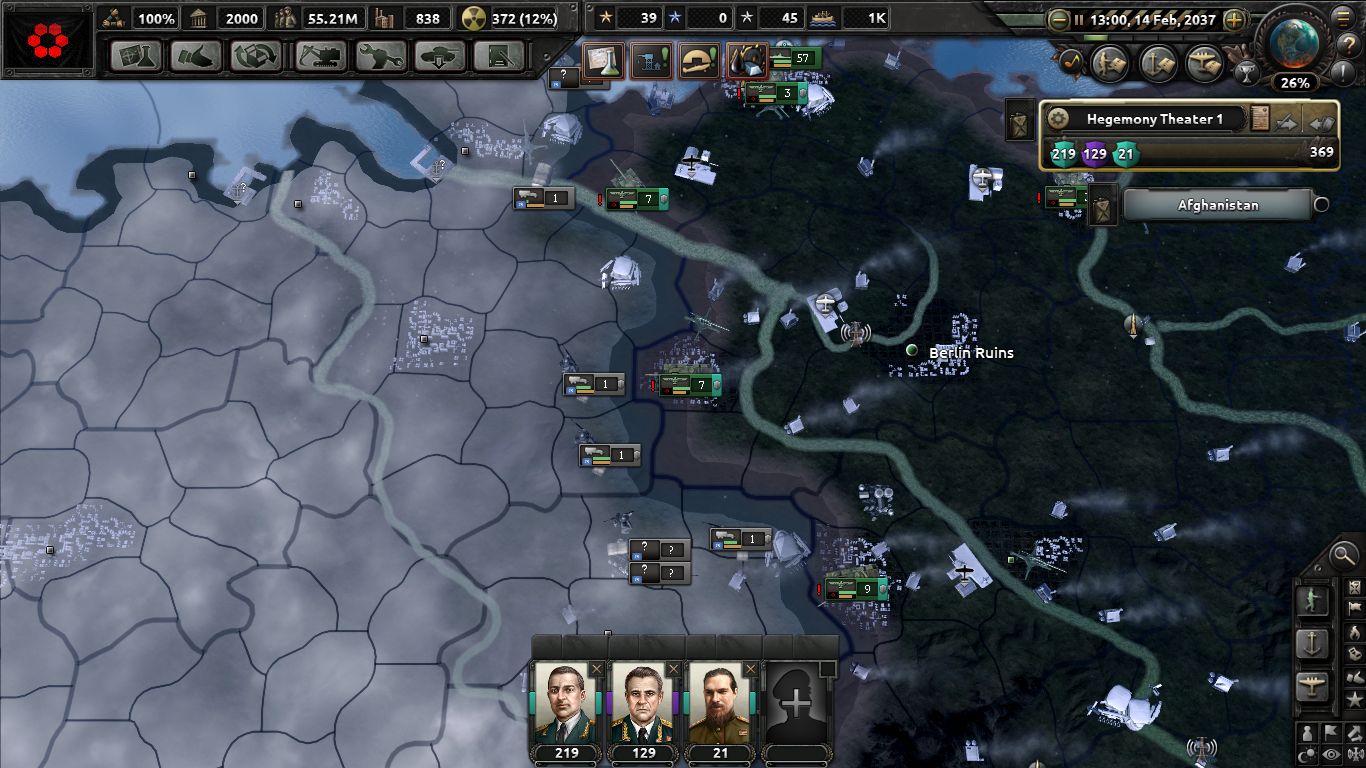Image resolution: width=1366 pixels, height=768 pixels.
Task: Expand the alerts exclamation button
Action: [1342, 72]
